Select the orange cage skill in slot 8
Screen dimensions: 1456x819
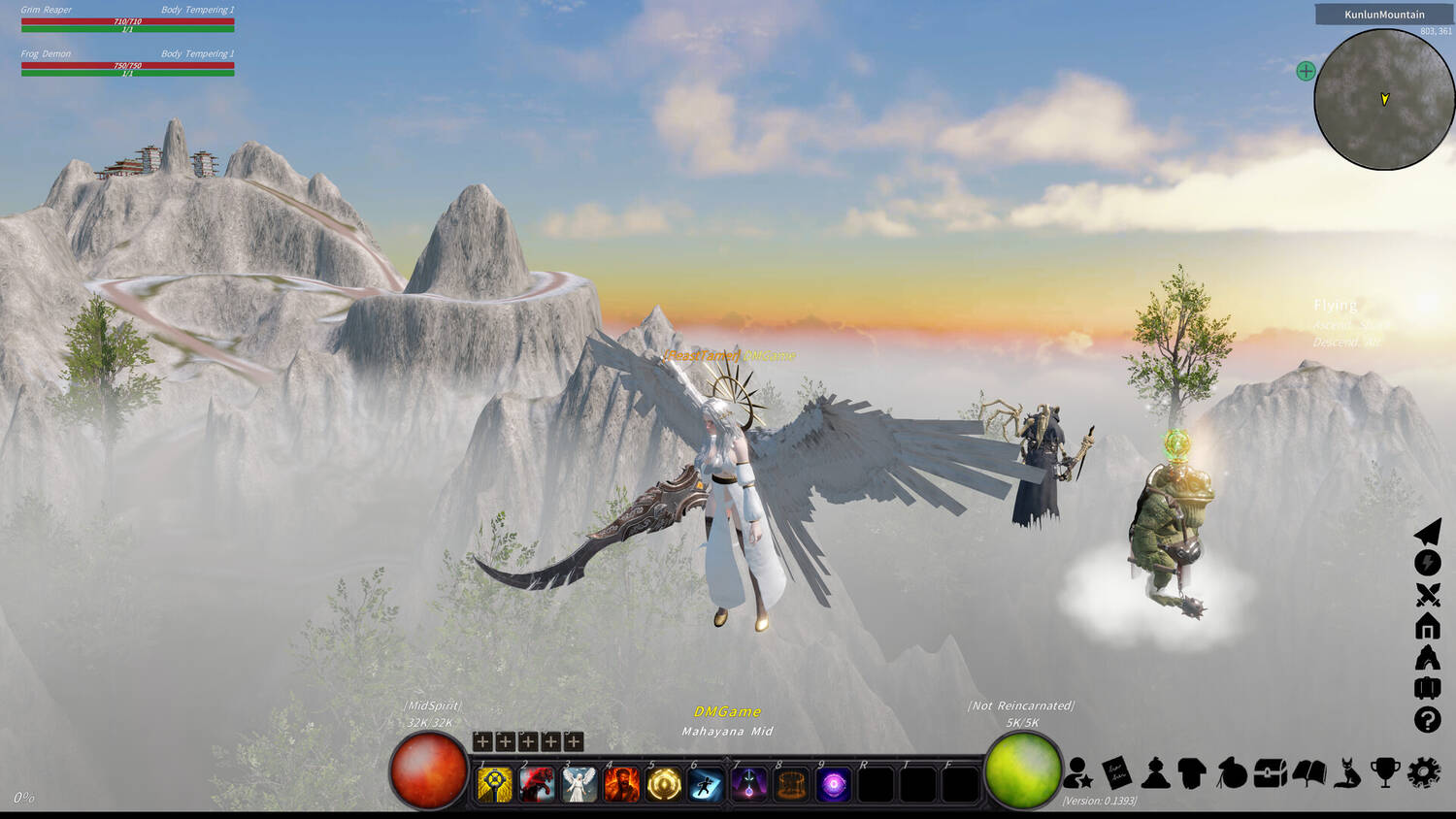click(x=791, y=784)
